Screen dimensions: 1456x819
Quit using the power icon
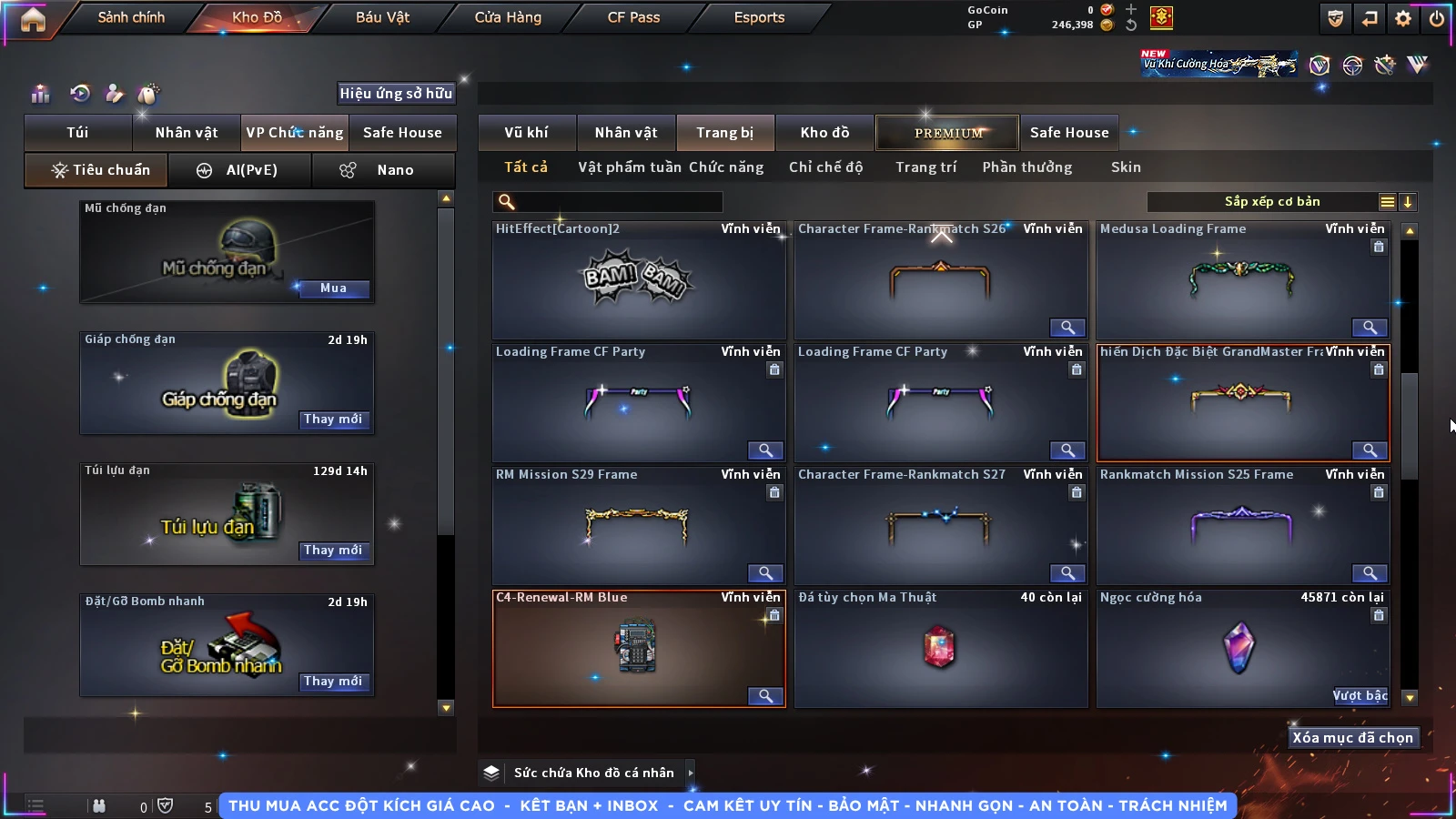pyautogui.click(x=1437, y=18)
